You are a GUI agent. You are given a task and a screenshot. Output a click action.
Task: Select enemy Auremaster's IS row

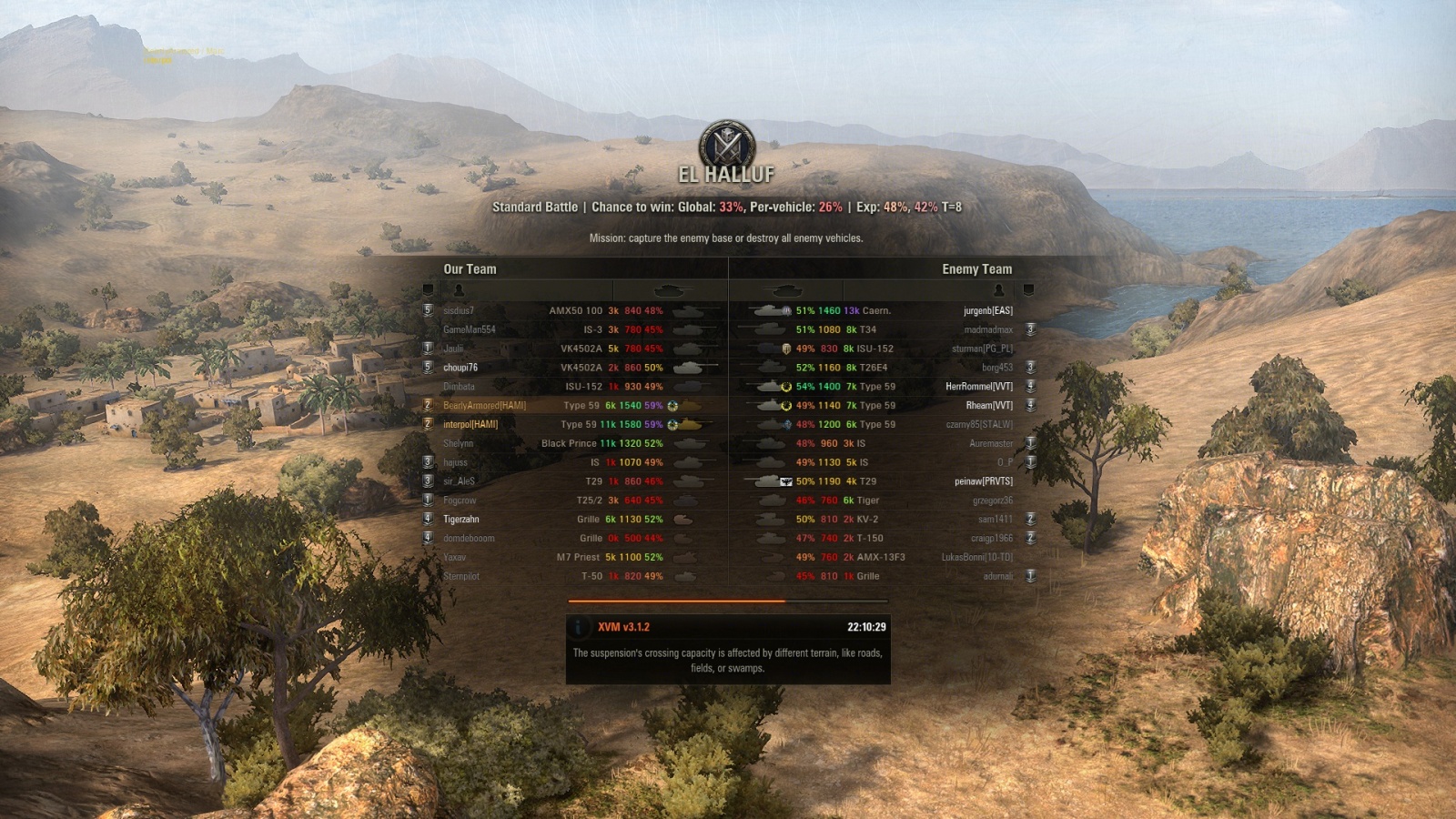click(x=990, y=444)
